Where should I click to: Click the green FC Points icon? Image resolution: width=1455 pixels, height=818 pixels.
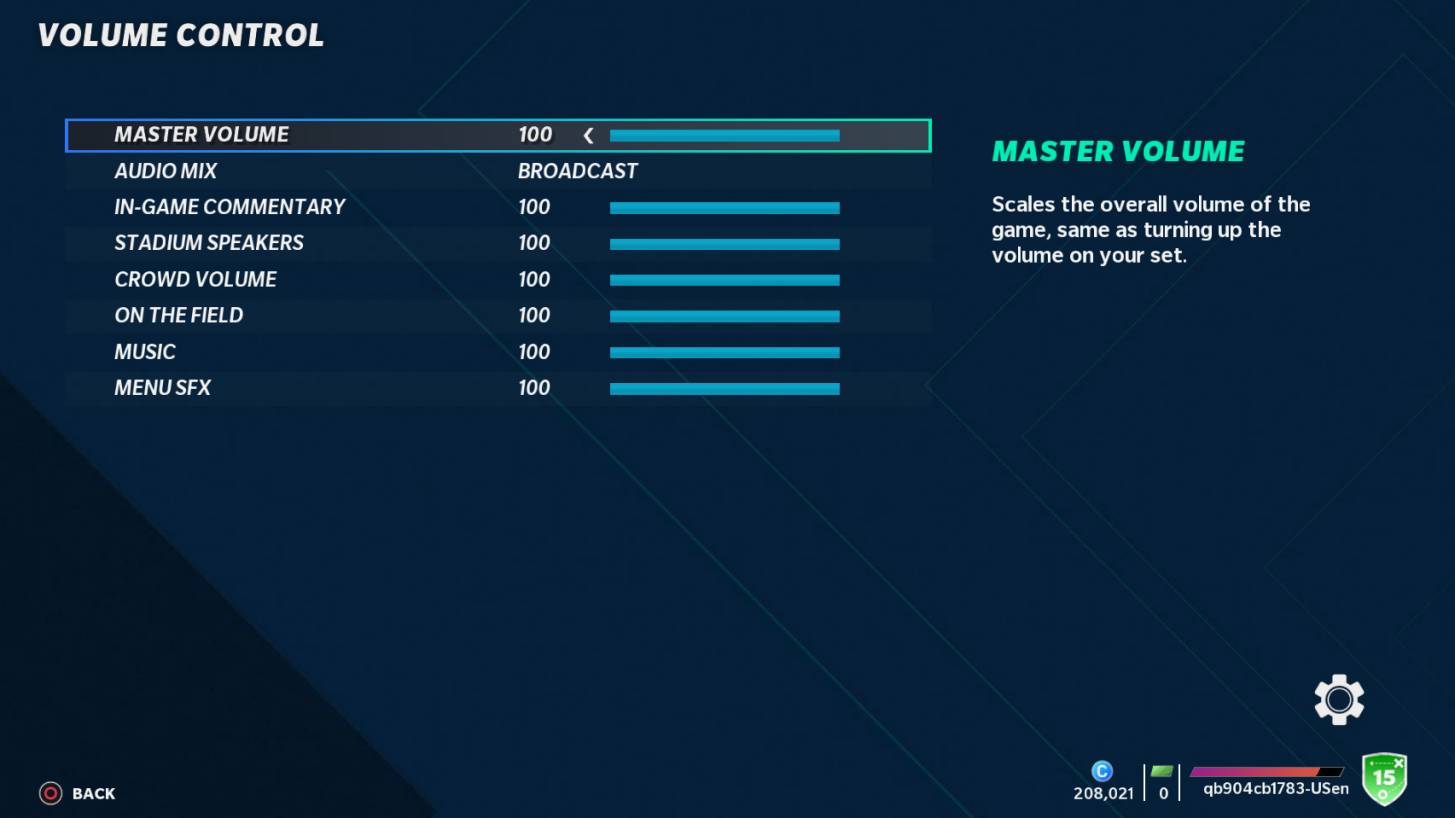(x=1161, y=770)
